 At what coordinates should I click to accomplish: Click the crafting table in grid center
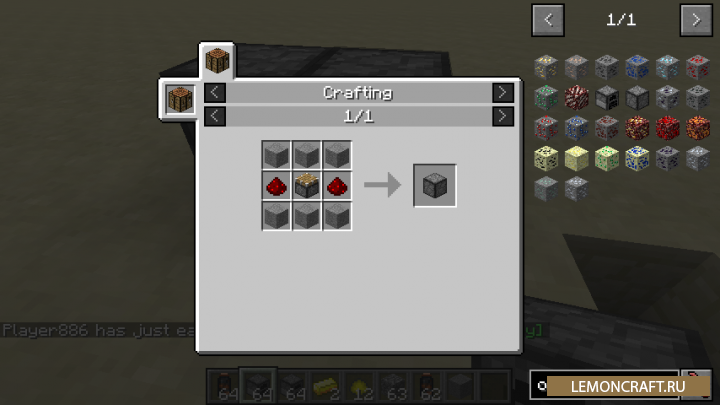[x=307, y=186]
